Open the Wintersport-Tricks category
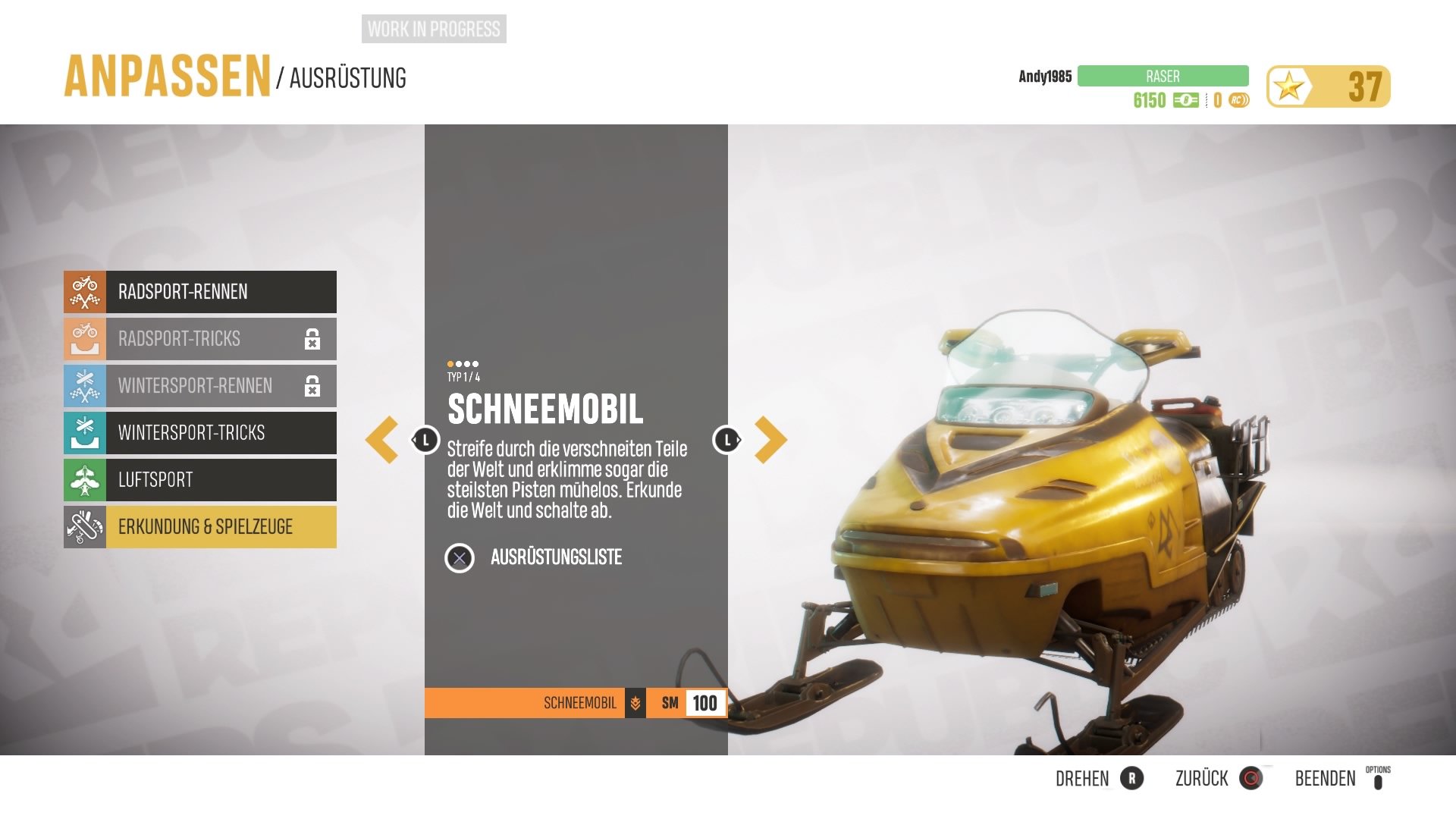Screen dimensions: 1456x819 click(200, 433)
